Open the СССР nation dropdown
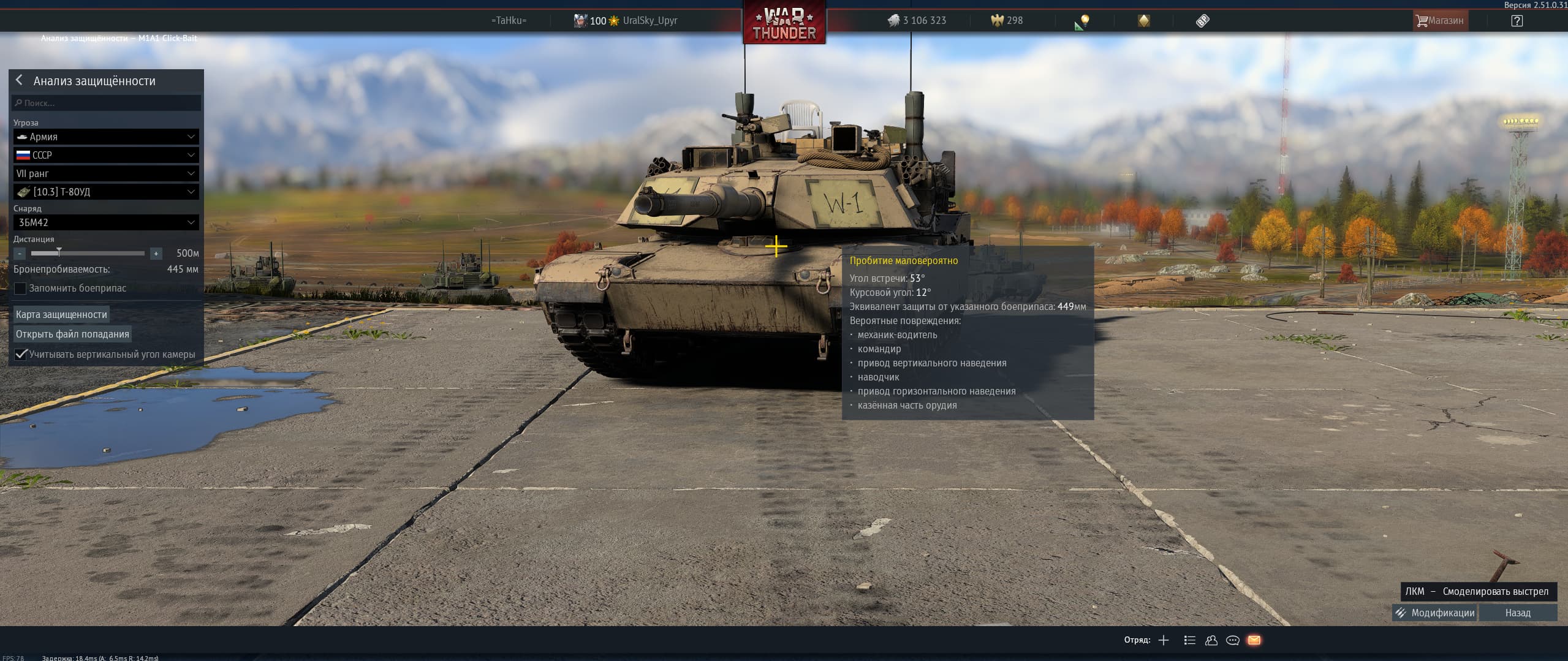 point(106,155)
